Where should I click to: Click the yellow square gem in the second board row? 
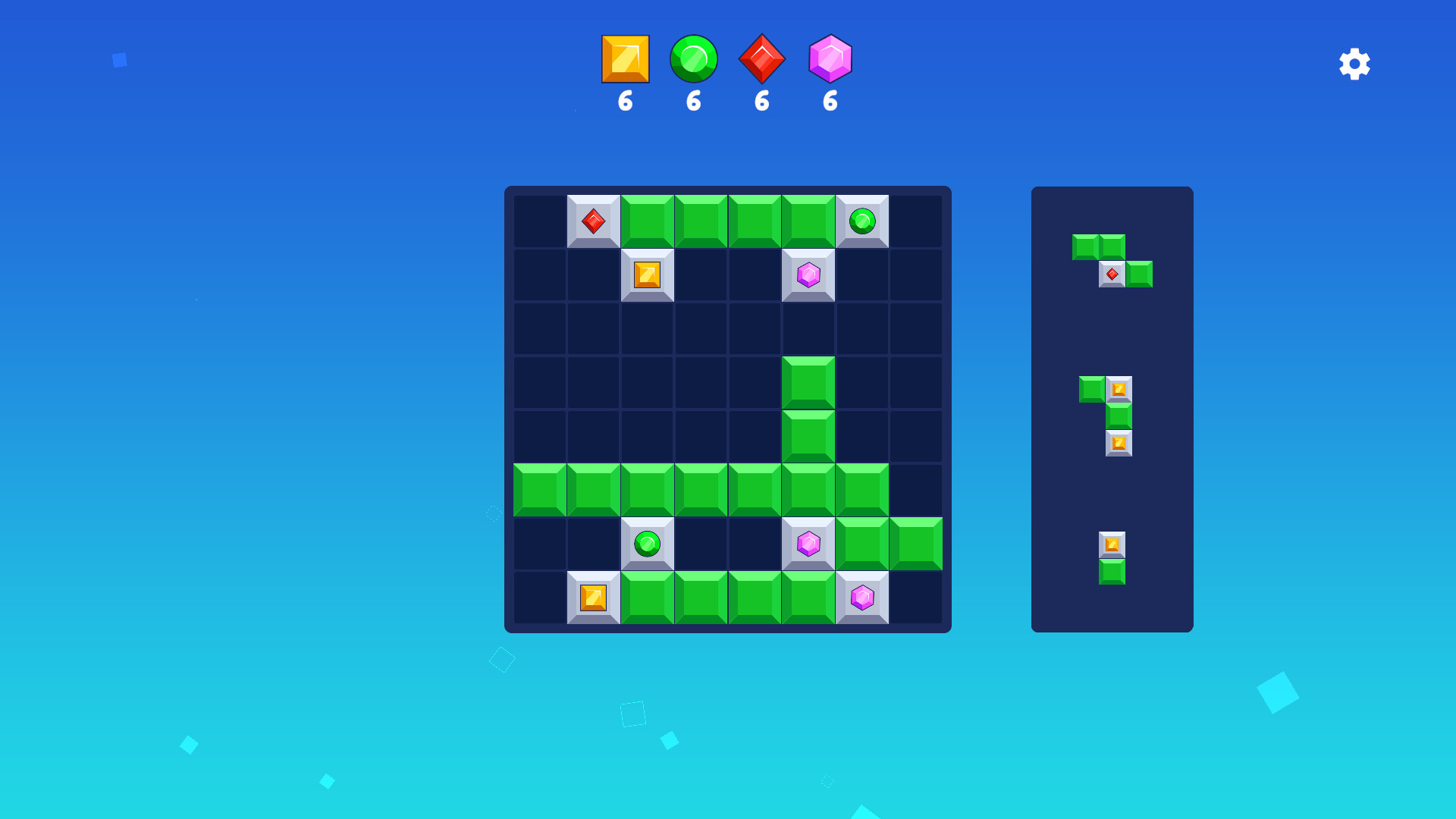647,275
